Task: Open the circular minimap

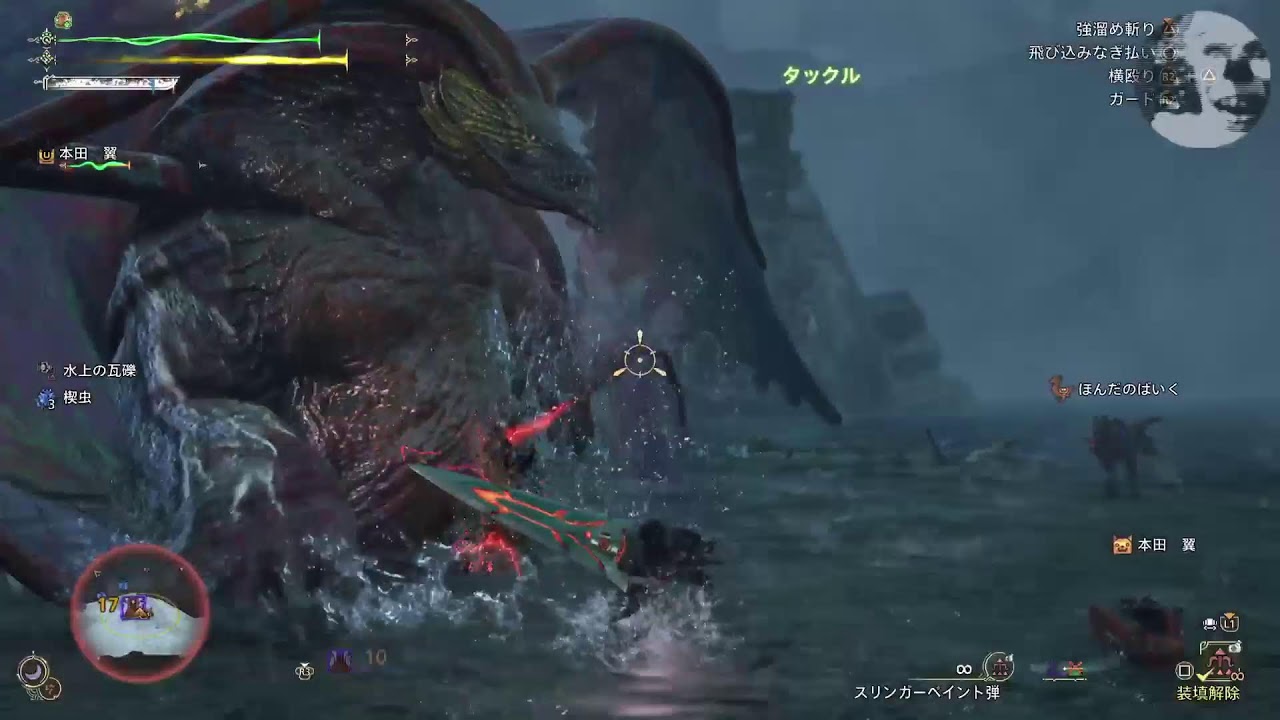Action: click(141, 611)
